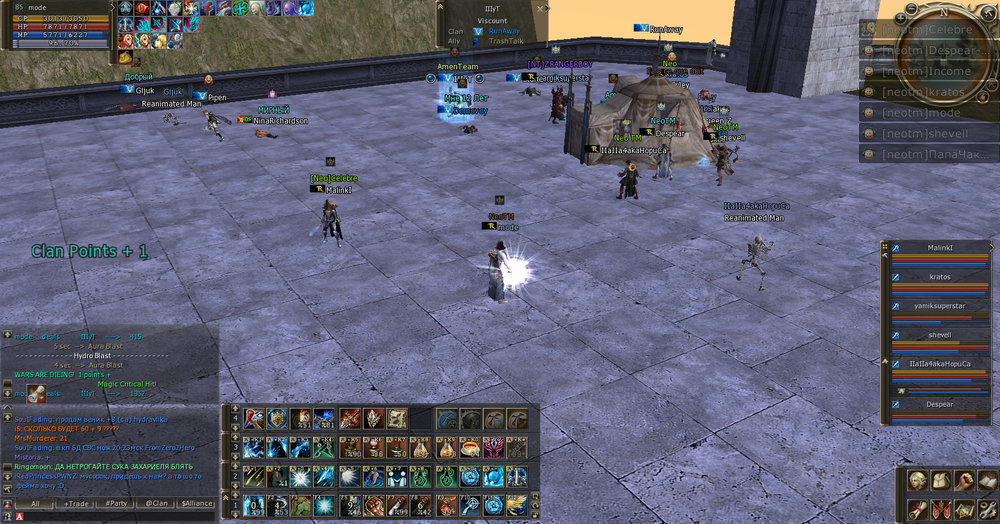Open the +Trade chat tab

tap(76, 504)
